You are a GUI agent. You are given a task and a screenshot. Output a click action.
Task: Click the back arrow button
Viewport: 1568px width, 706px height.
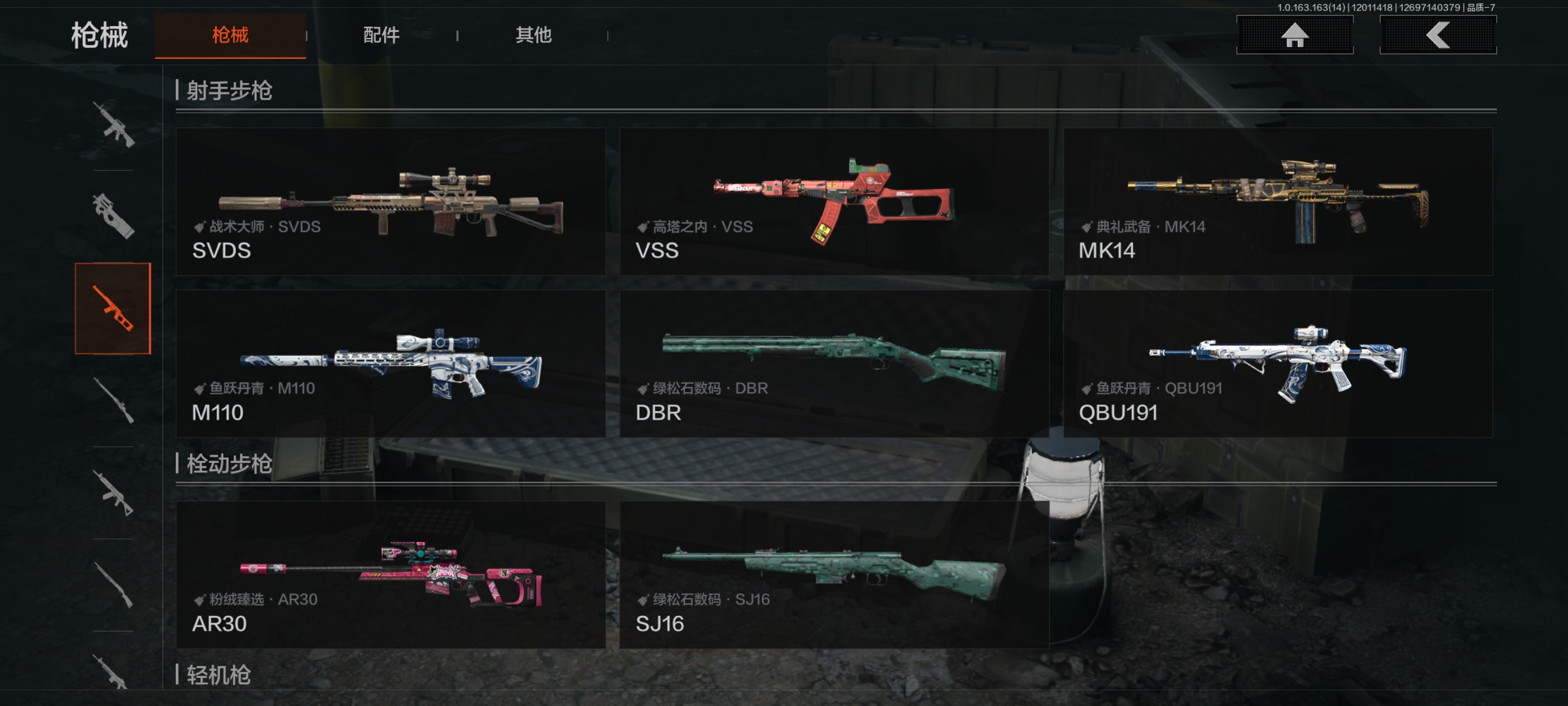click(x=1437, y=35)
